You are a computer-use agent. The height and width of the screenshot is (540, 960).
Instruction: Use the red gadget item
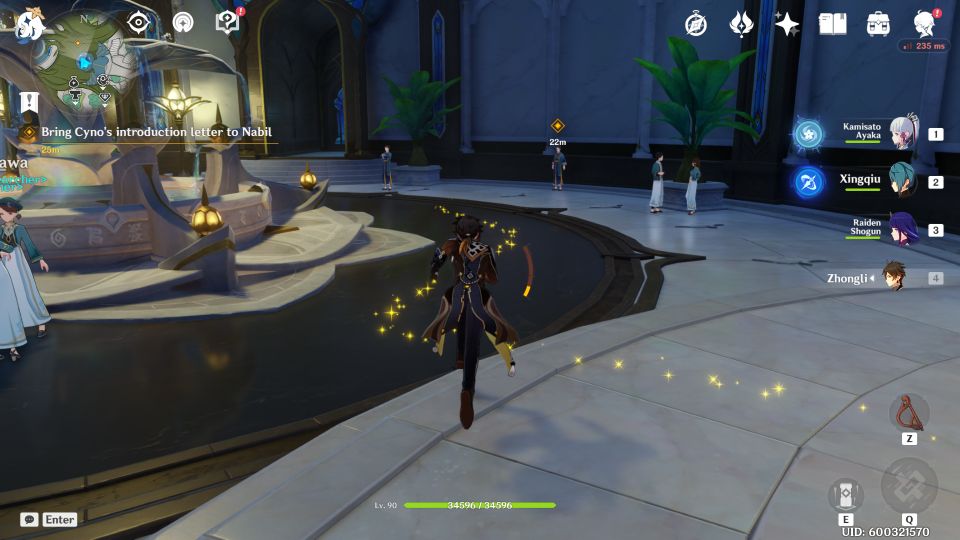pos(909,412)
